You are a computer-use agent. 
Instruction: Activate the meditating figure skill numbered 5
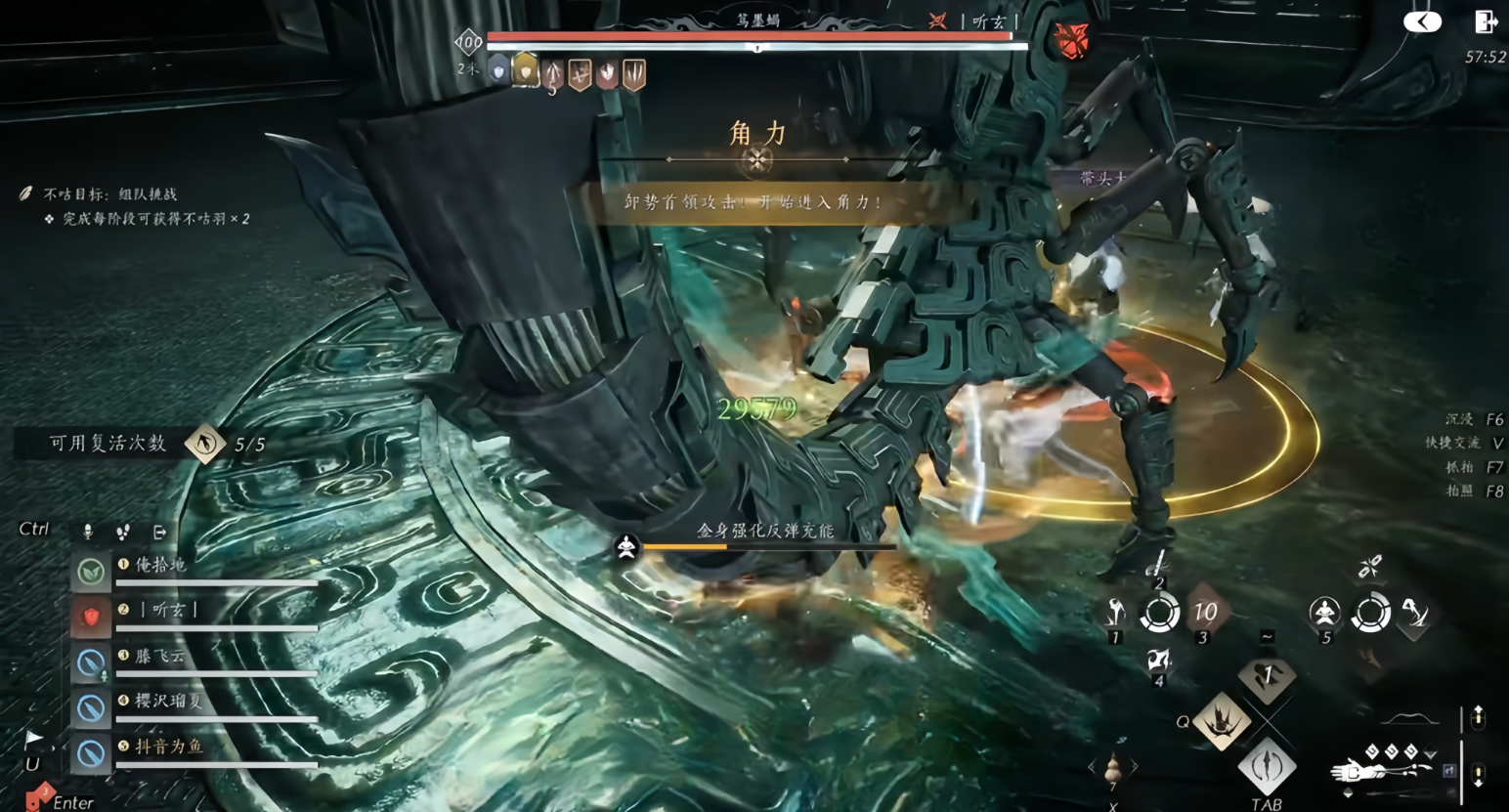(x=1324, y=613)
